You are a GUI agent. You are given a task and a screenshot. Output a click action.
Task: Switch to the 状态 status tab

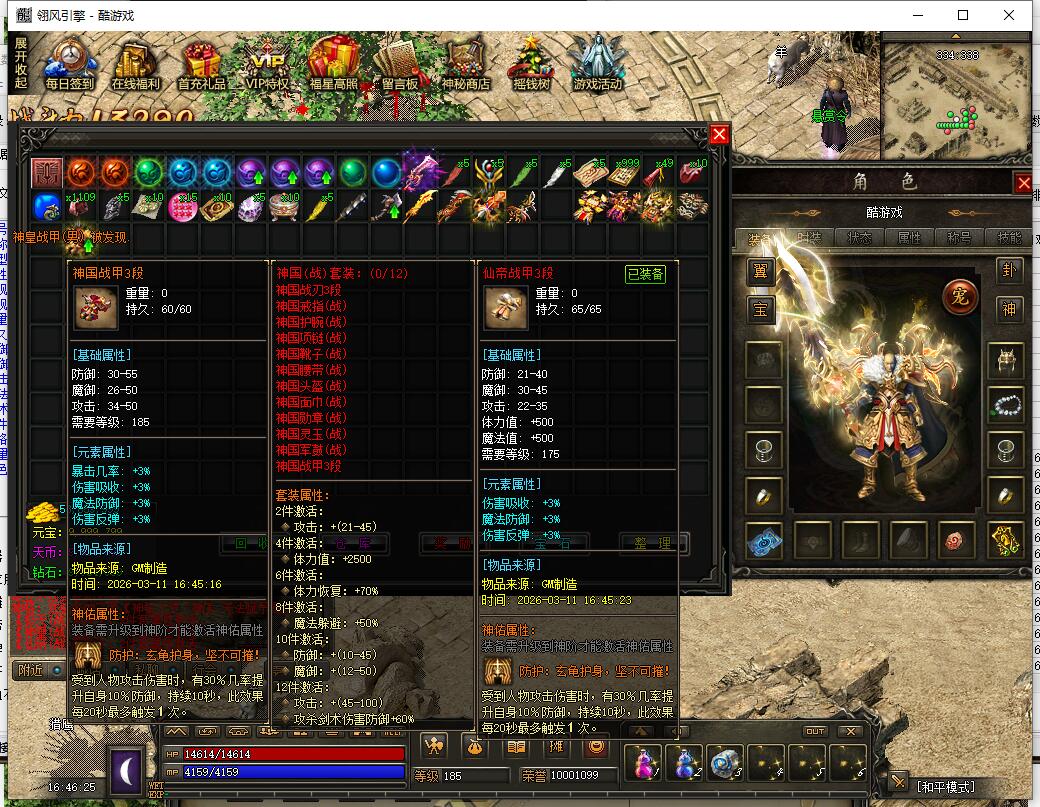click(859, 238)
